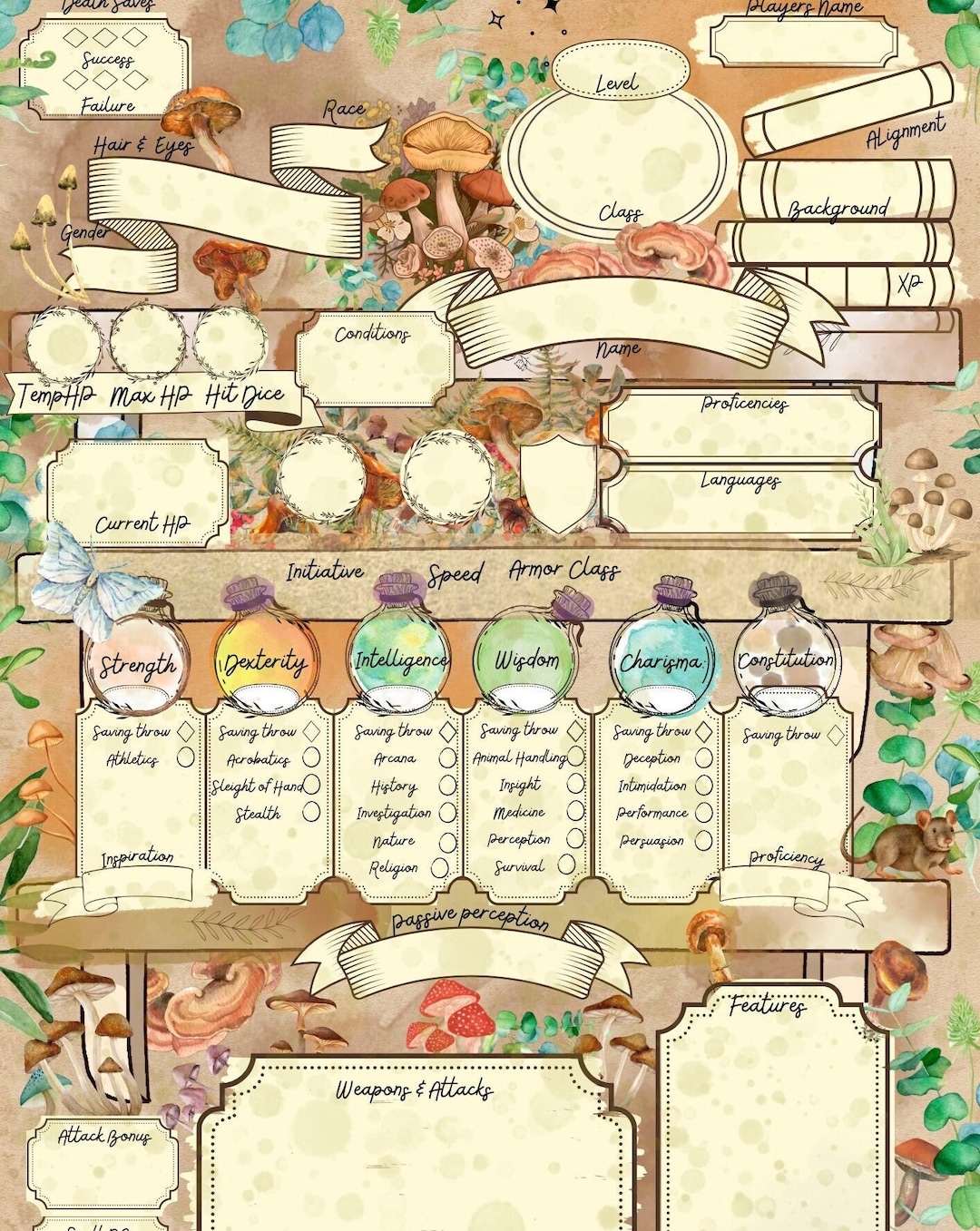Image resolution: width=980 pixels, height=1231 pixels.
Task: Mark the Persuasion skill circle
Action: pyautogui.click(x=703, y=841)
